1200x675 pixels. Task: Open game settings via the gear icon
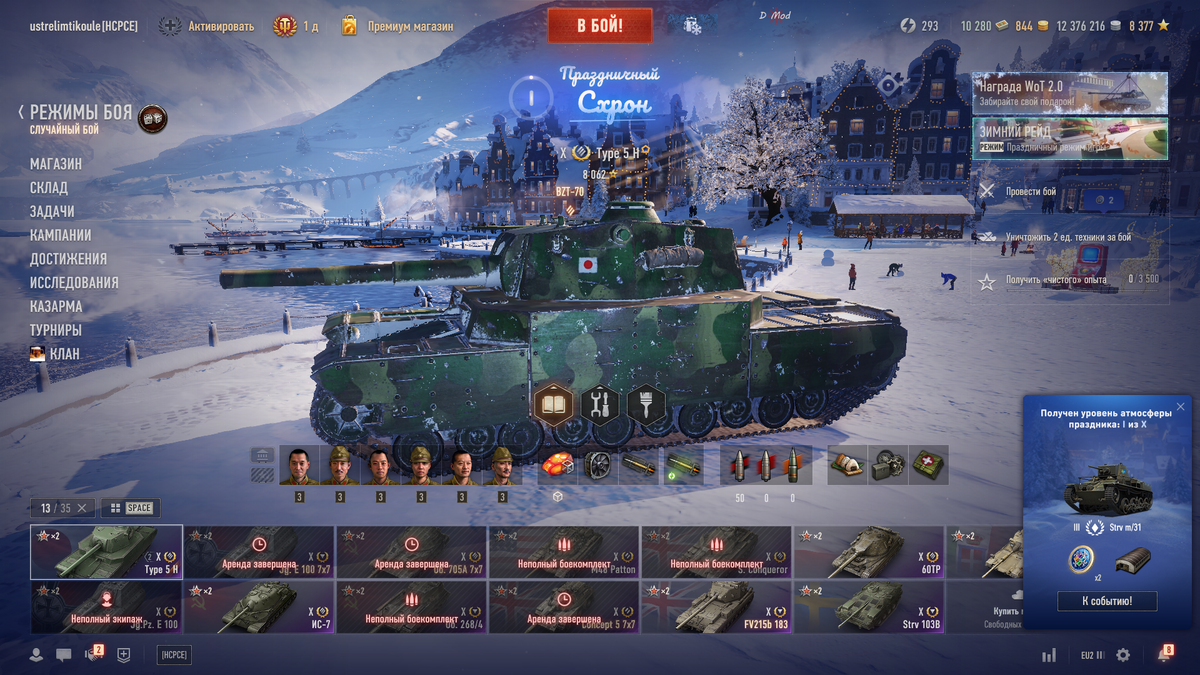[x=1123, y=655]
